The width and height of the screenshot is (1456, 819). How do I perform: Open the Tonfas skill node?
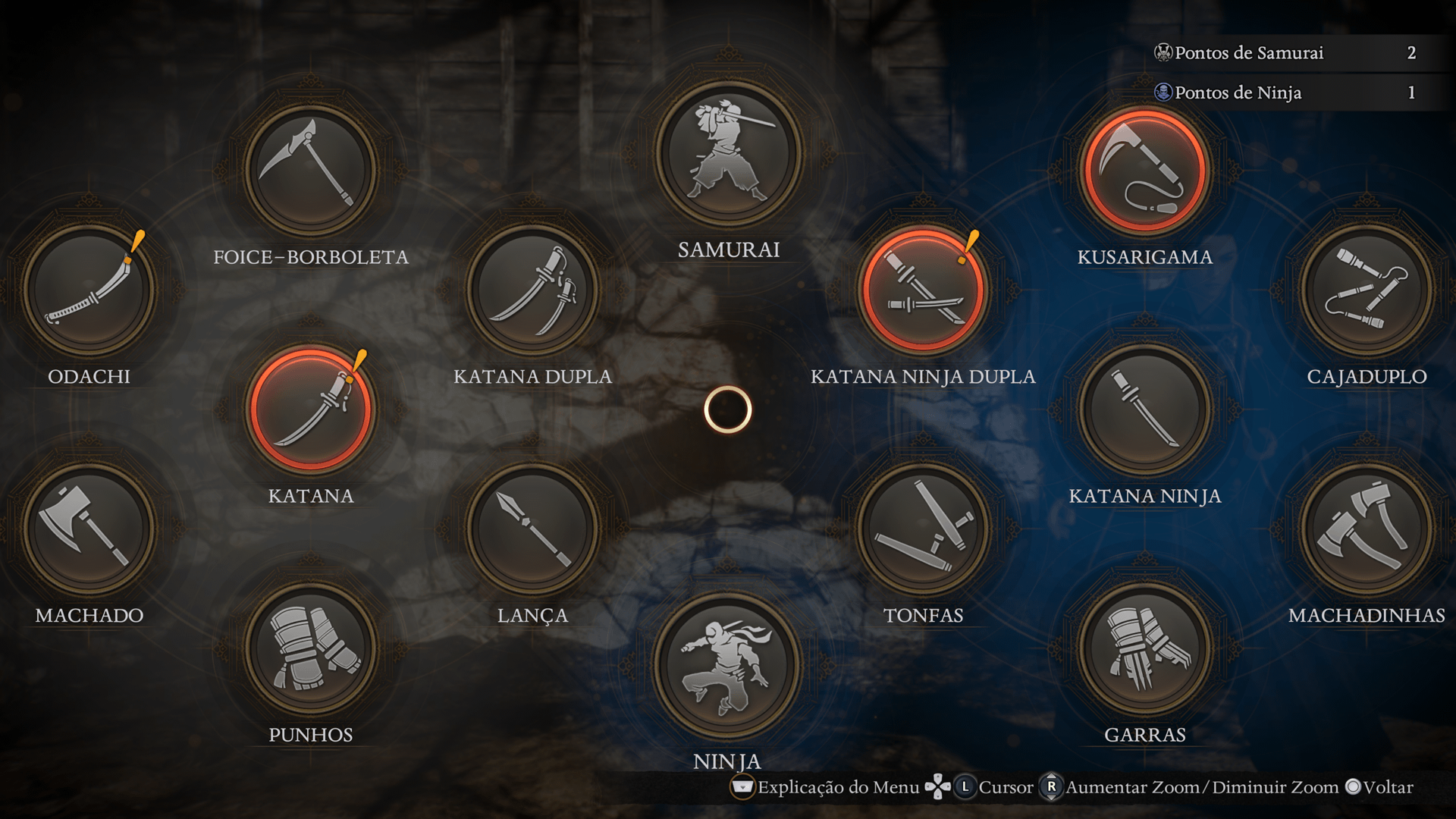click(x=923, y=529)
